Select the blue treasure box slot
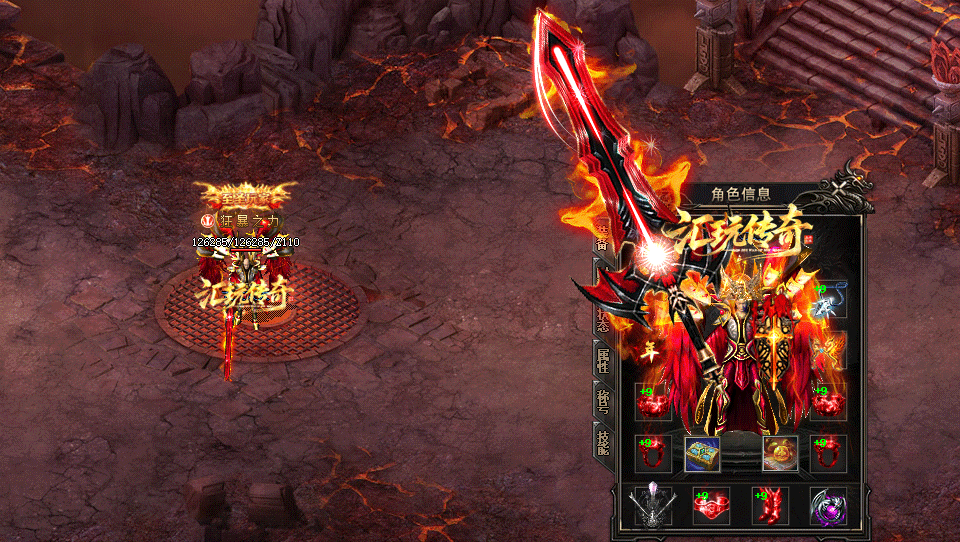The height and width of the screenshot is (542, 960). (x=702, y=454)
